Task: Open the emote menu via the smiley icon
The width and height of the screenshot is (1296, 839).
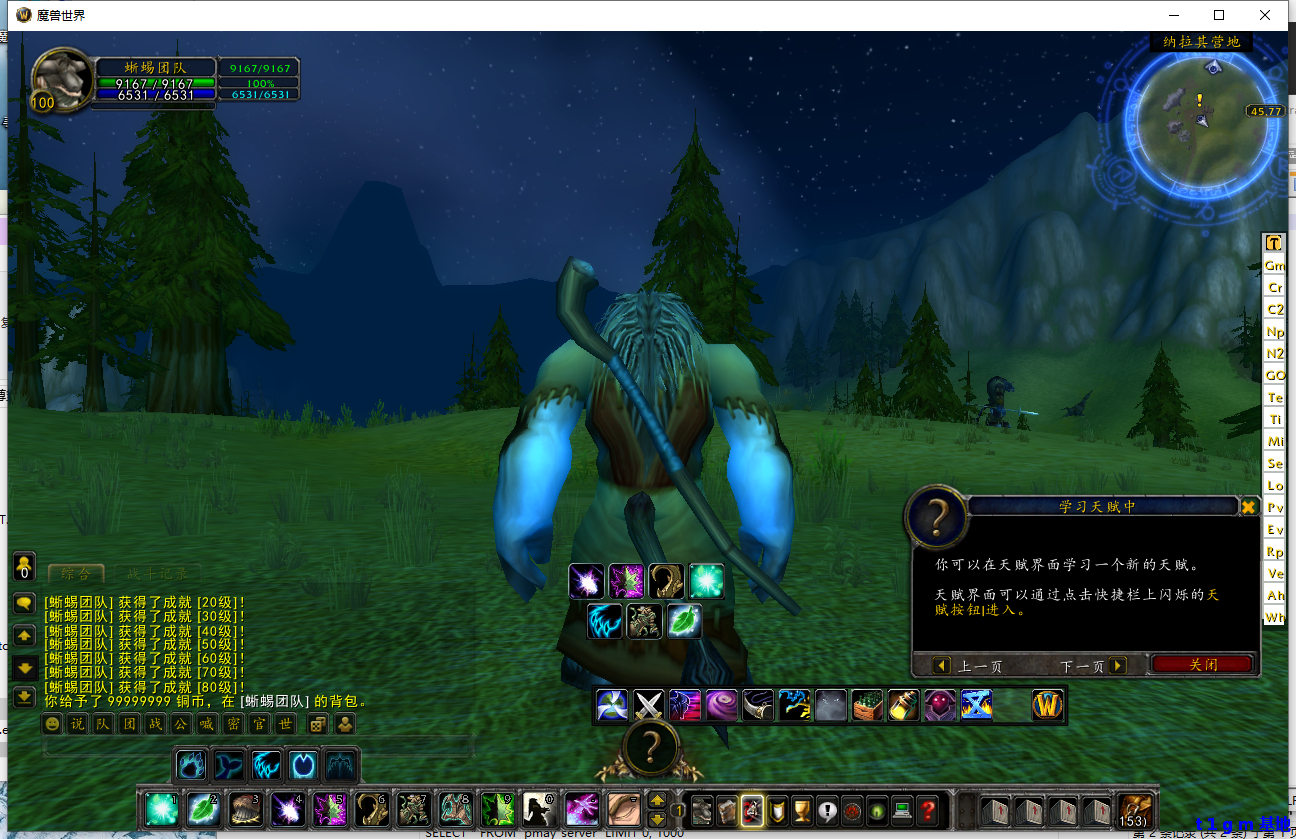Action: (x=51, y=724)
